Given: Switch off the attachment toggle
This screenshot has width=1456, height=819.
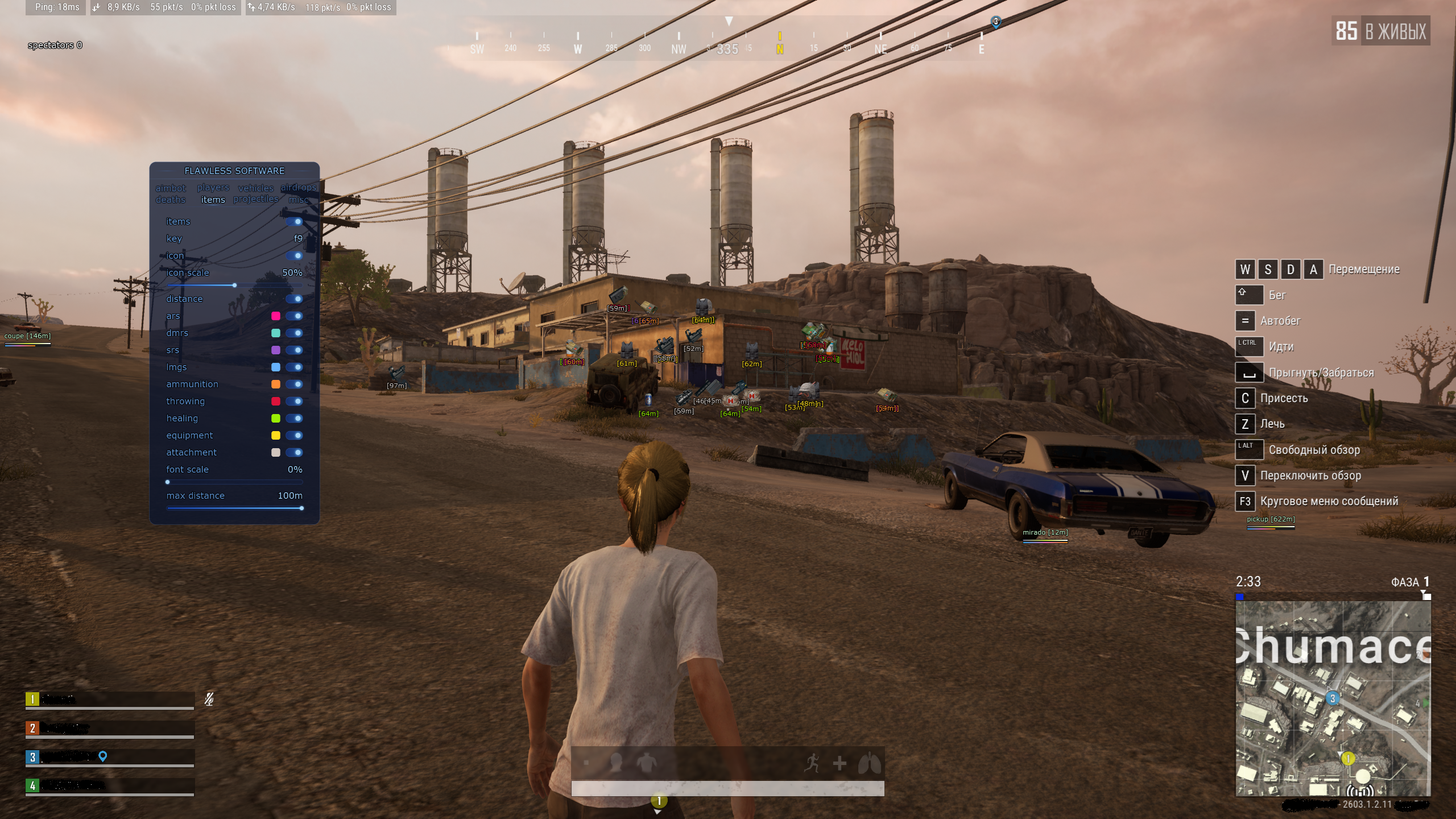Looking at the screenshot, I should [294, 453].
